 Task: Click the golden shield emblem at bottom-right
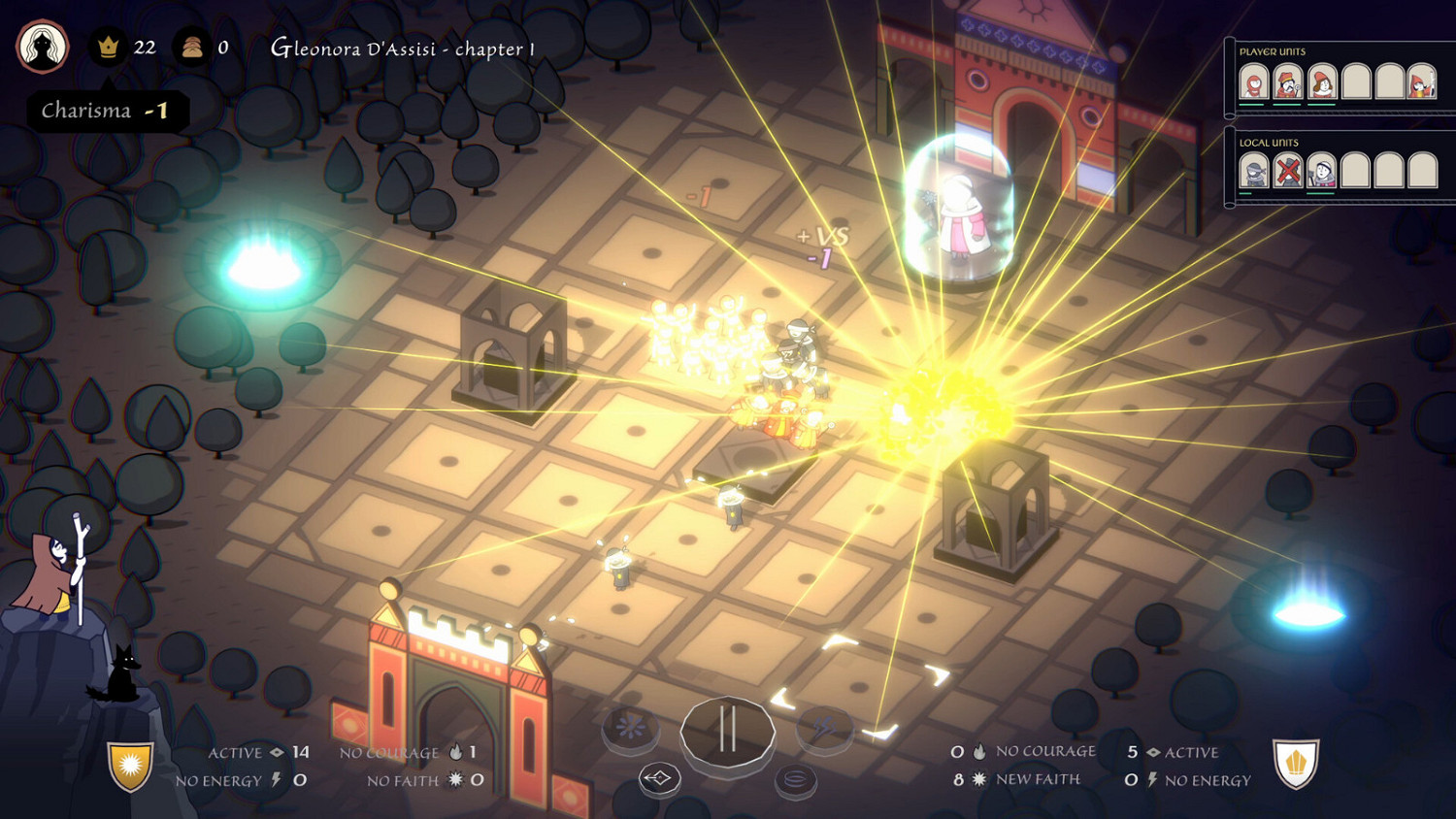tap(1298, 765)
